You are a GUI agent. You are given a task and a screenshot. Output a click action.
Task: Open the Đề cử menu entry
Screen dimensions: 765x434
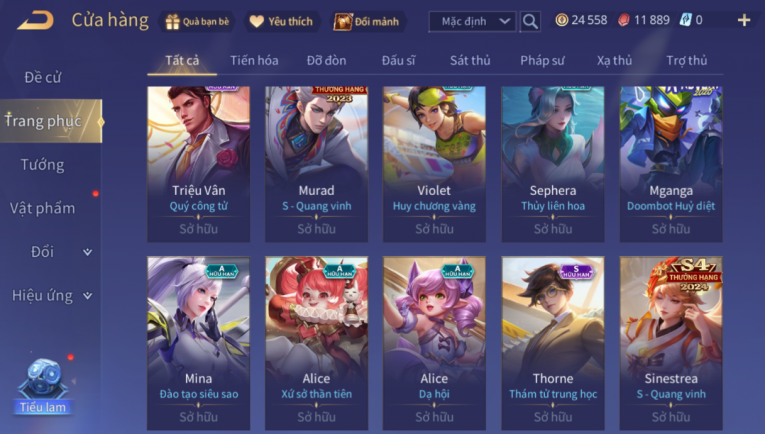(x=43, y=77)
